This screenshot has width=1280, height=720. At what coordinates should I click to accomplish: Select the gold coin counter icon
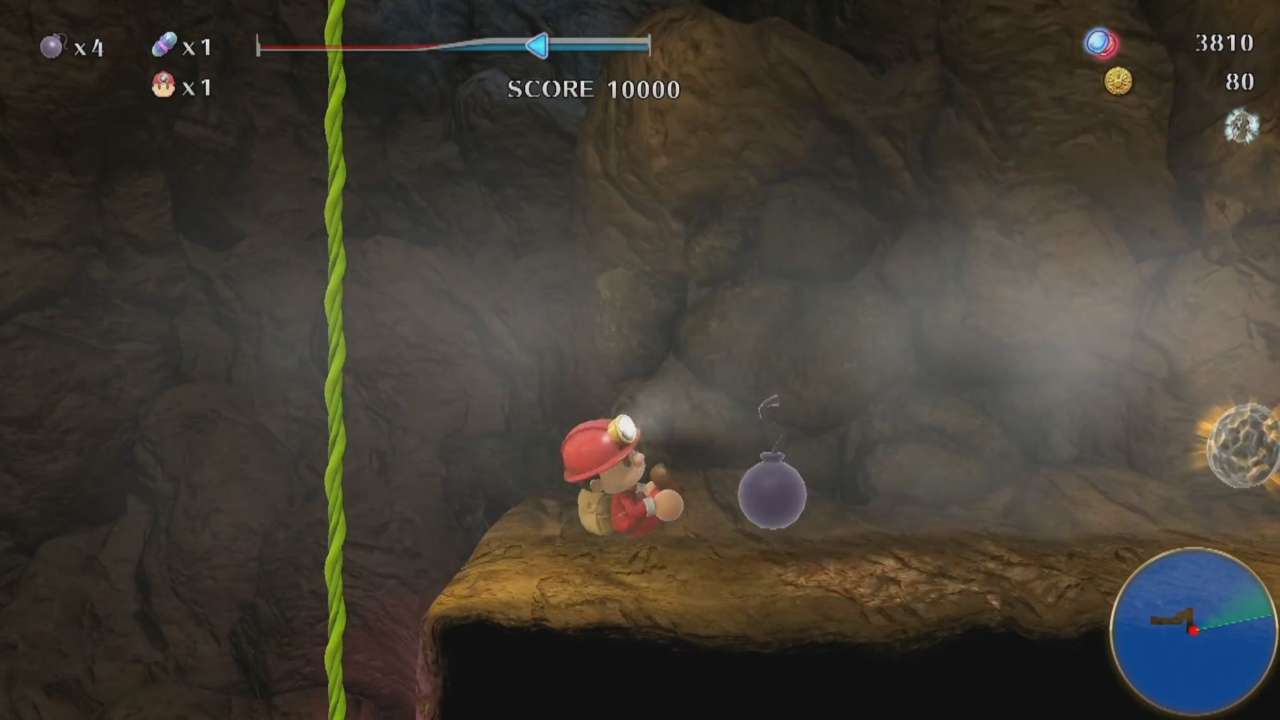click(x=1118, y=82)
